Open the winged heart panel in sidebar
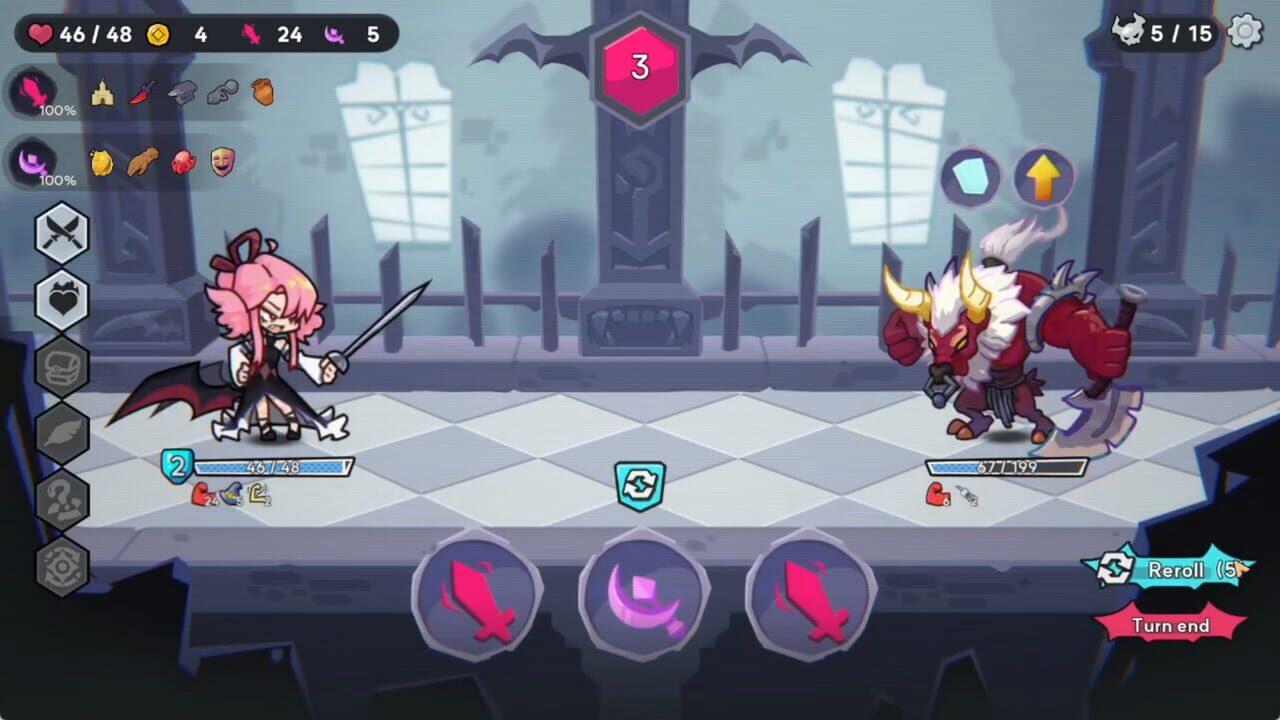 tap(62, 298)
